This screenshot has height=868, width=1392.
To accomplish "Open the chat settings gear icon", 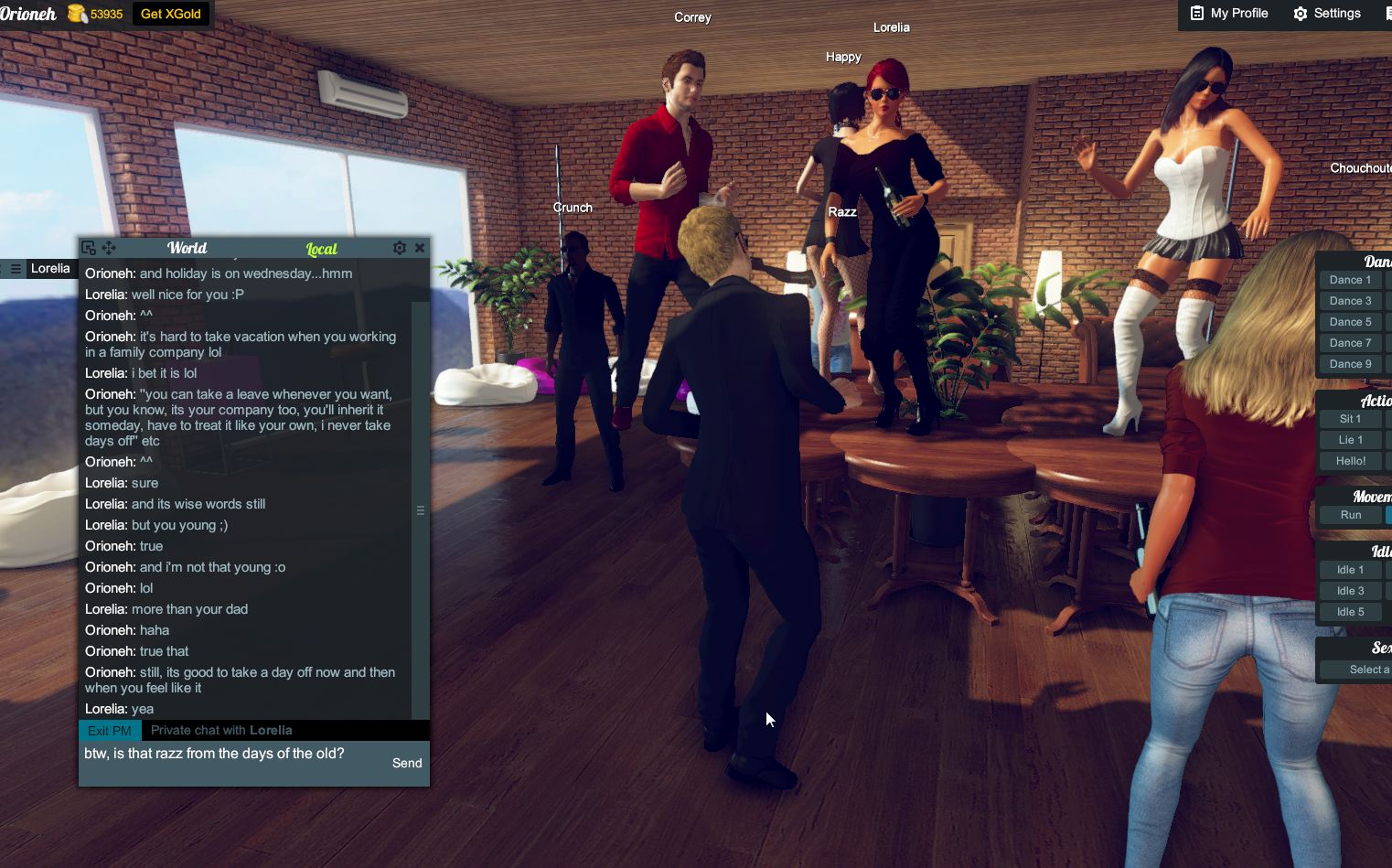I will click(x=399, y=247).
